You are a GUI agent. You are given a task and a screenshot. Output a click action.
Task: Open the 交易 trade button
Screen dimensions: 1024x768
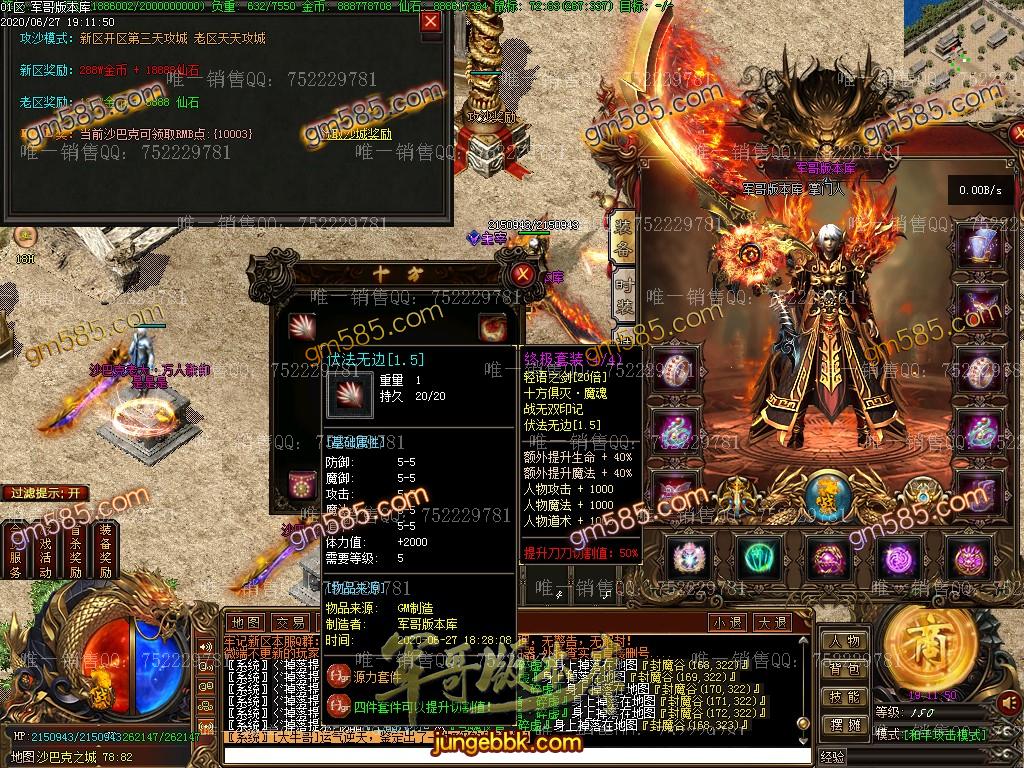click(x=290, y=622)
